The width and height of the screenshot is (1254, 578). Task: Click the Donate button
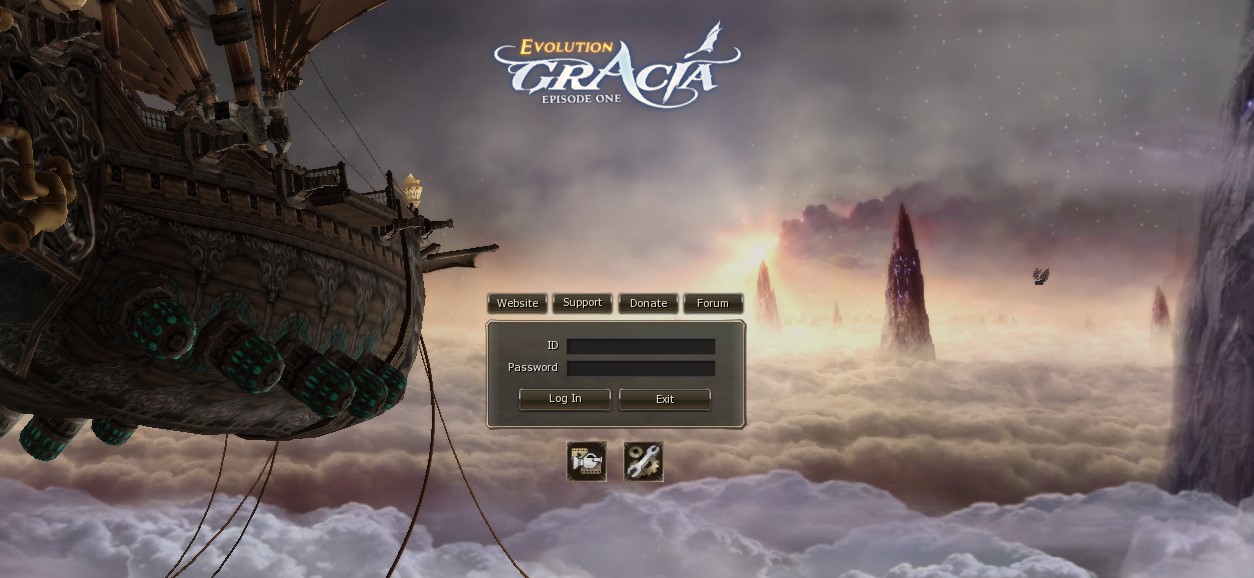648,303
